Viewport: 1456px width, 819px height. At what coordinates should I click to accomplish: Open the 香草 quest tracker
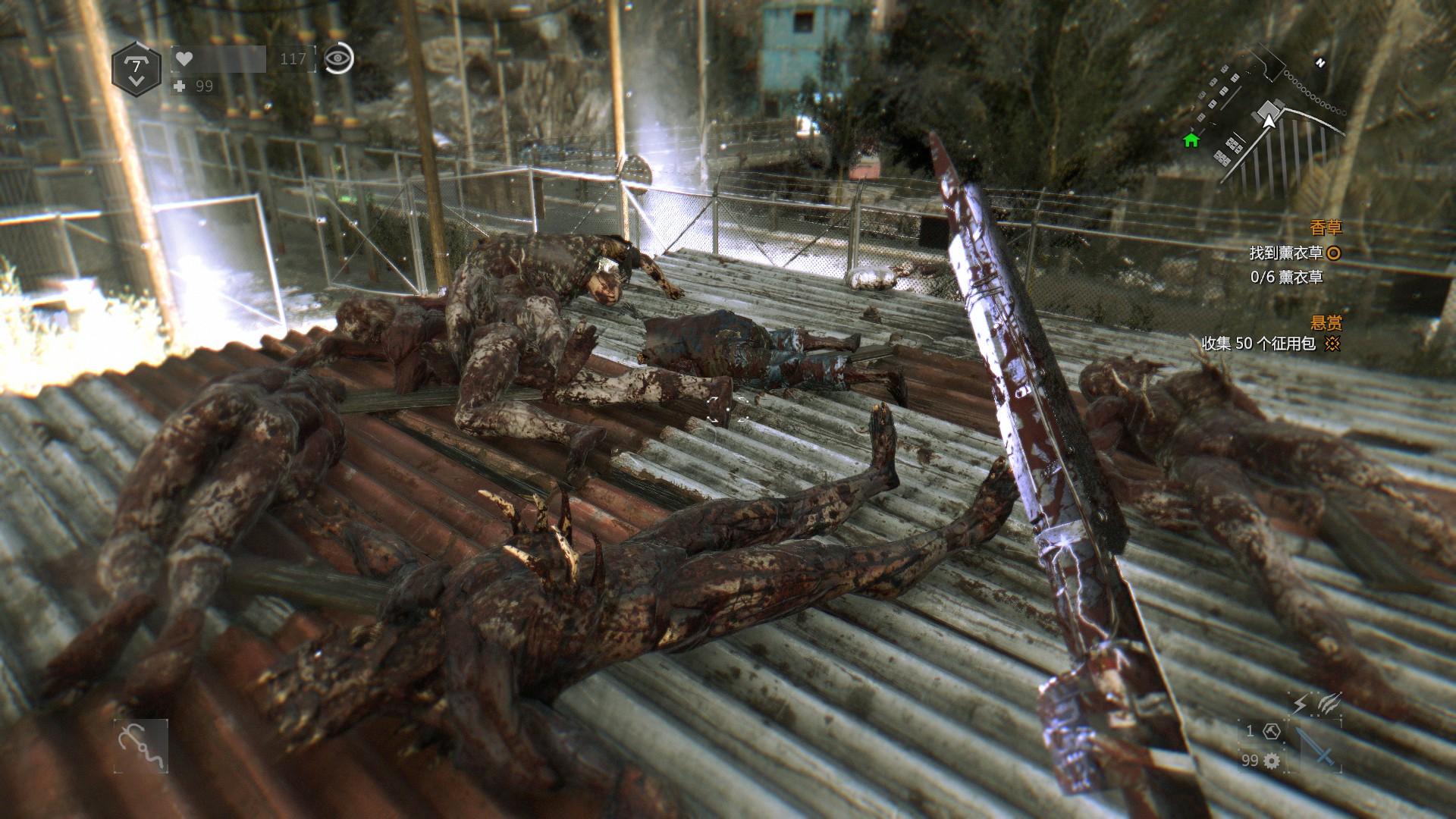click(1325, 228)
